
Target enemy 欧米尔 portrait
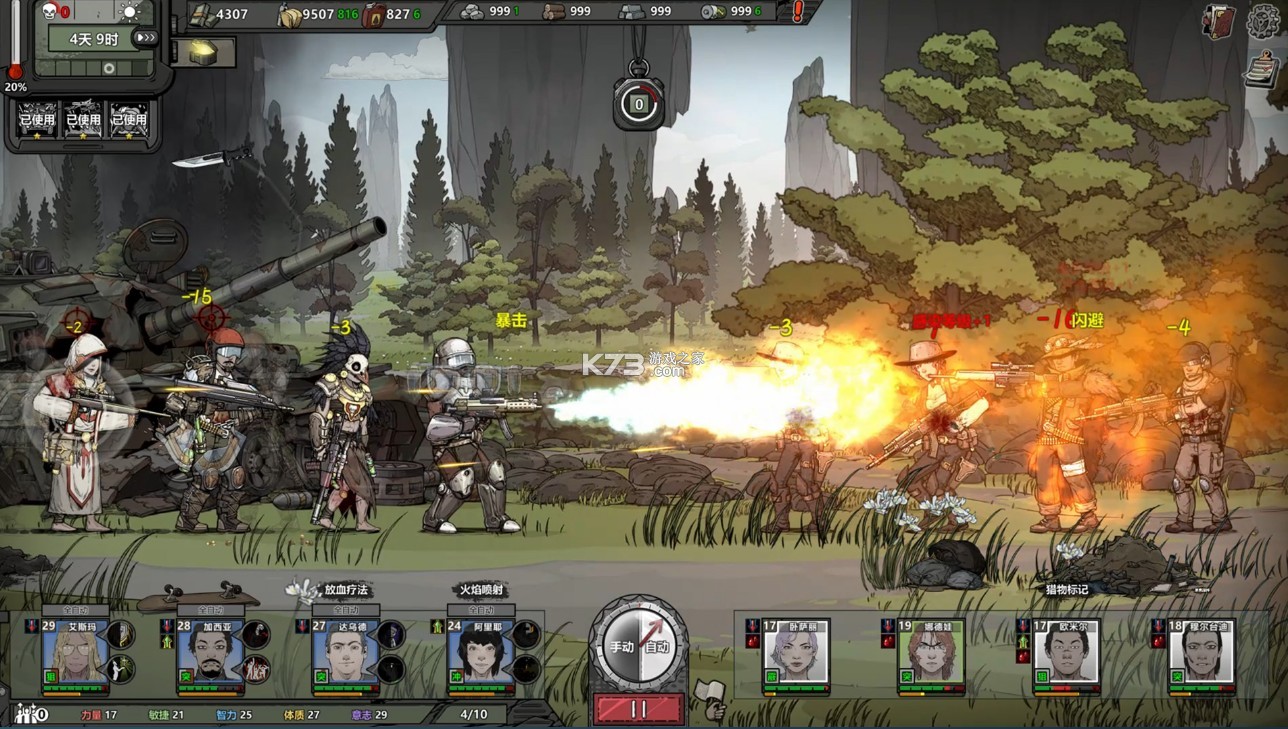click(1066, 653)
